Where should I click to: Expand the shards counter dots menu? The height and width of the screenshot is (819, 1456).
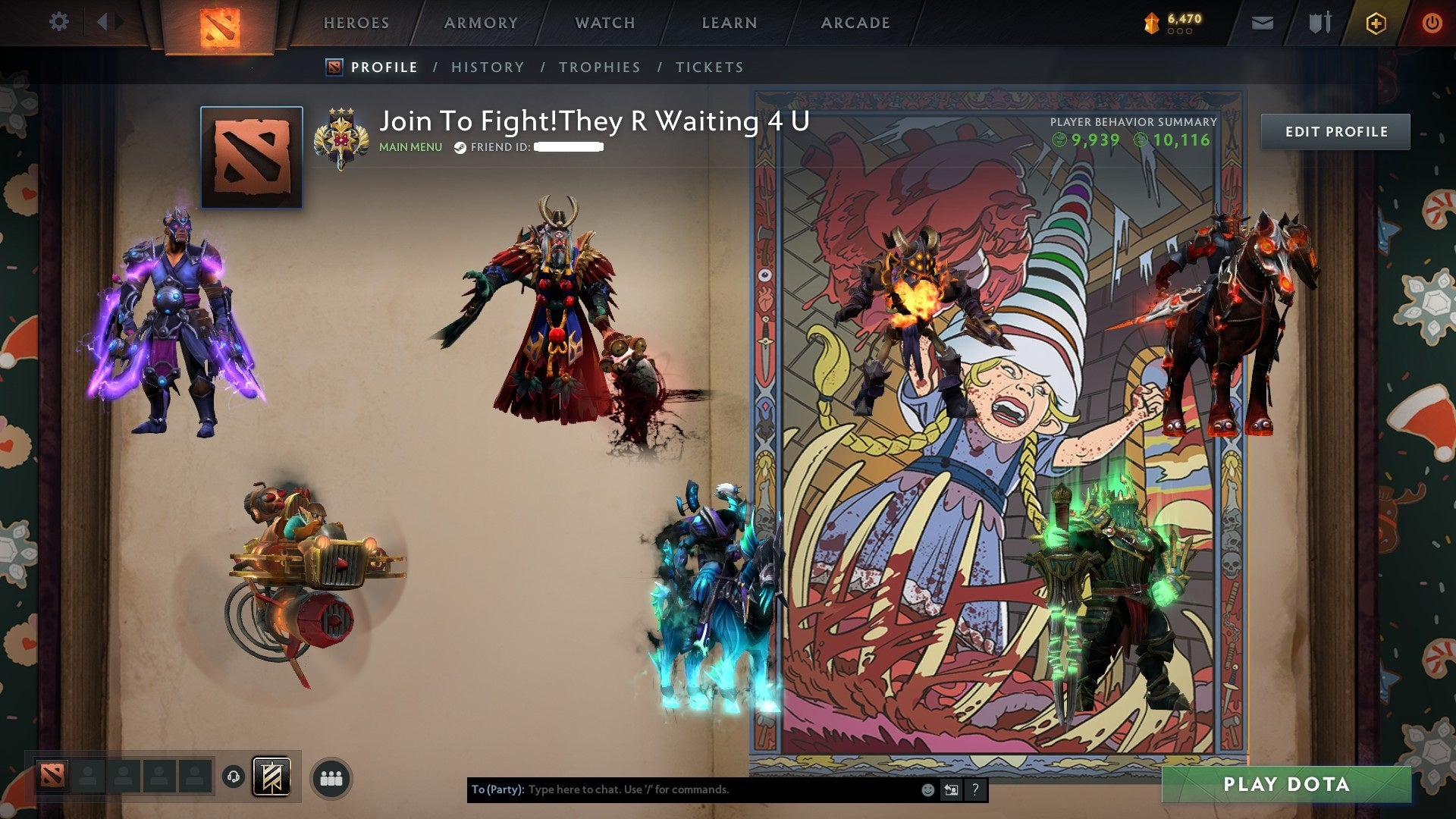coord(1180,31)
